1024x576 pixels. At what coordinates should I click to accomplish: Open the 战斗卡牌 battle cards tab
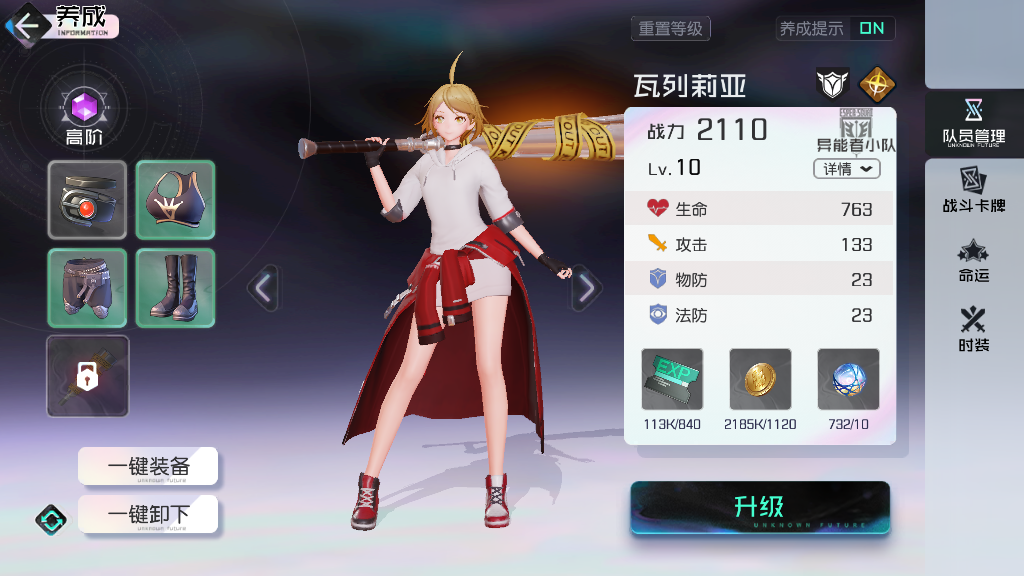point(973,191)
